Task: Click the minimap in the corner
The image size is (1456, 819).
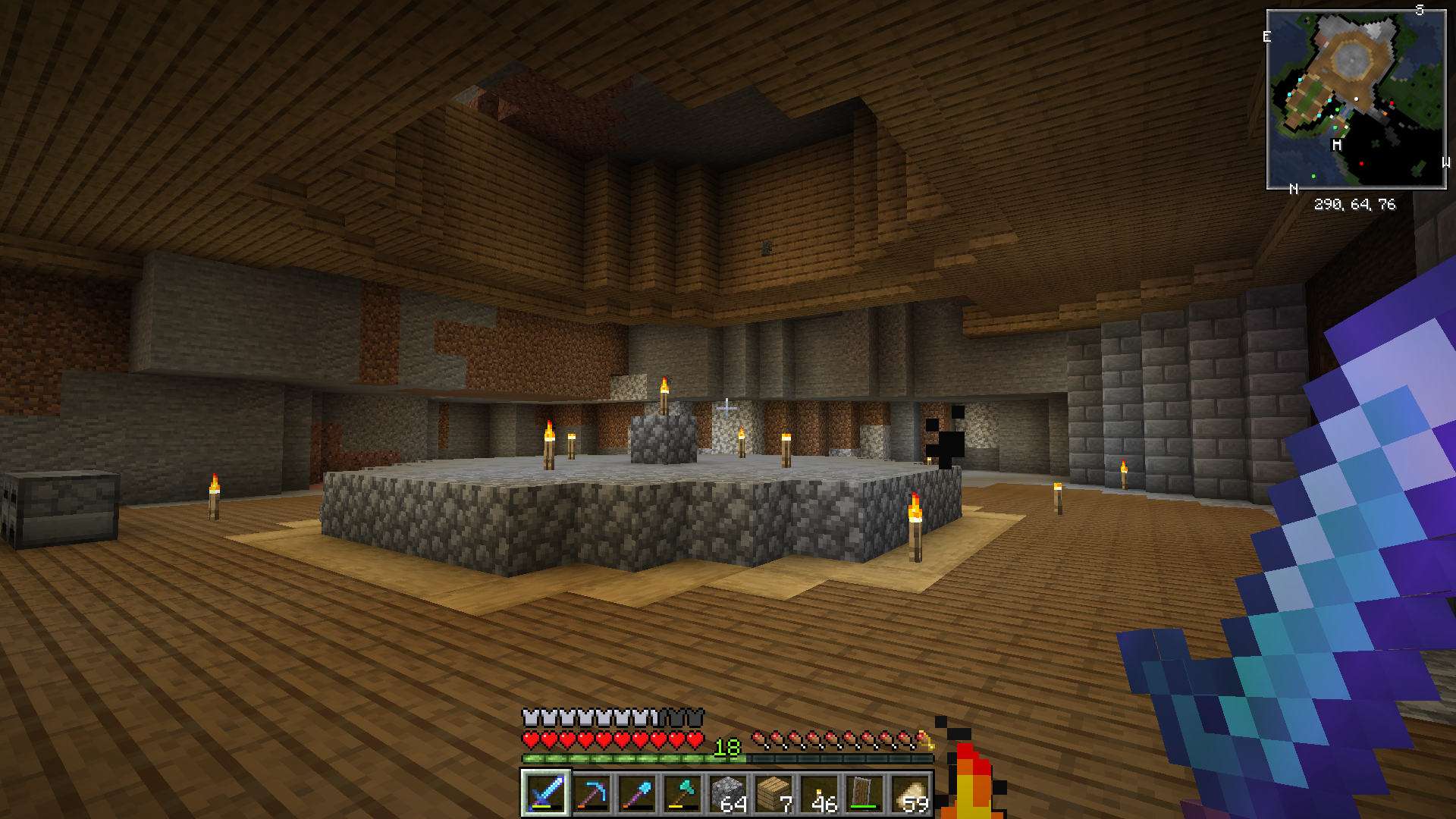Action: pyautogui.click(x=1356, y=99)
